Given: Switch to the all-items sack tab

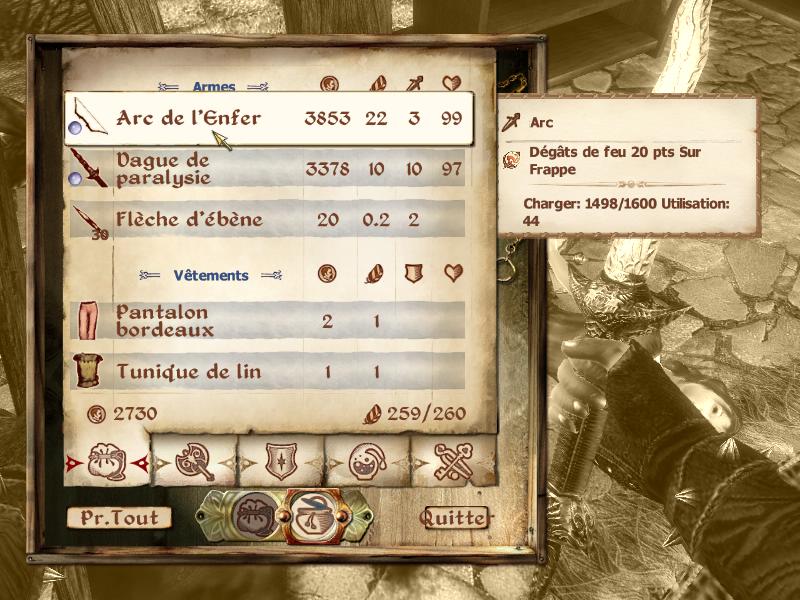Looking at the screenshot, I should coord(107,462).
